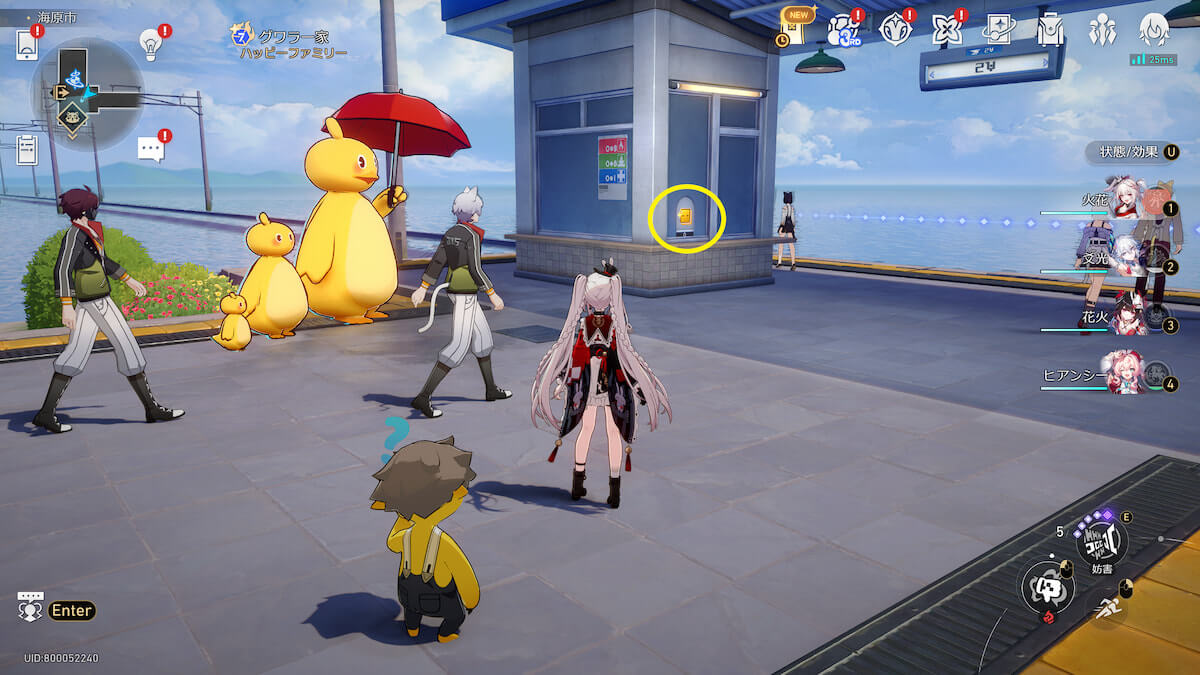The image size is (1200, 675).
Task: Open the star card warp icon
Action: tap(998, 30)
